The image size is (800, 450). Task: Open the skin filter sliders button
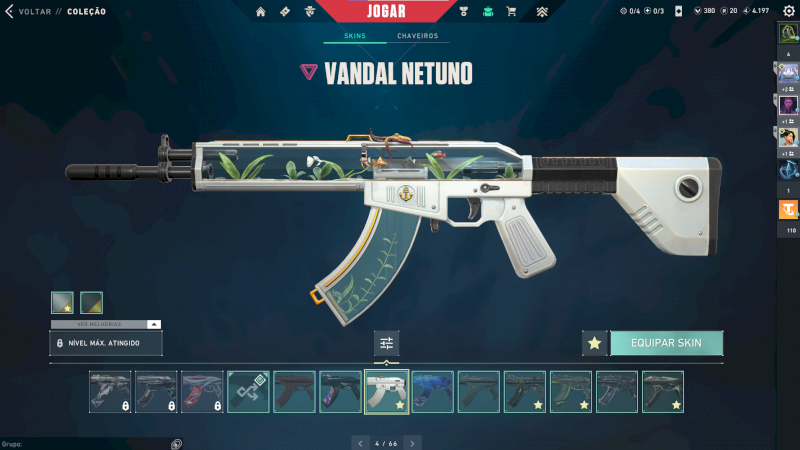point(387,343)
